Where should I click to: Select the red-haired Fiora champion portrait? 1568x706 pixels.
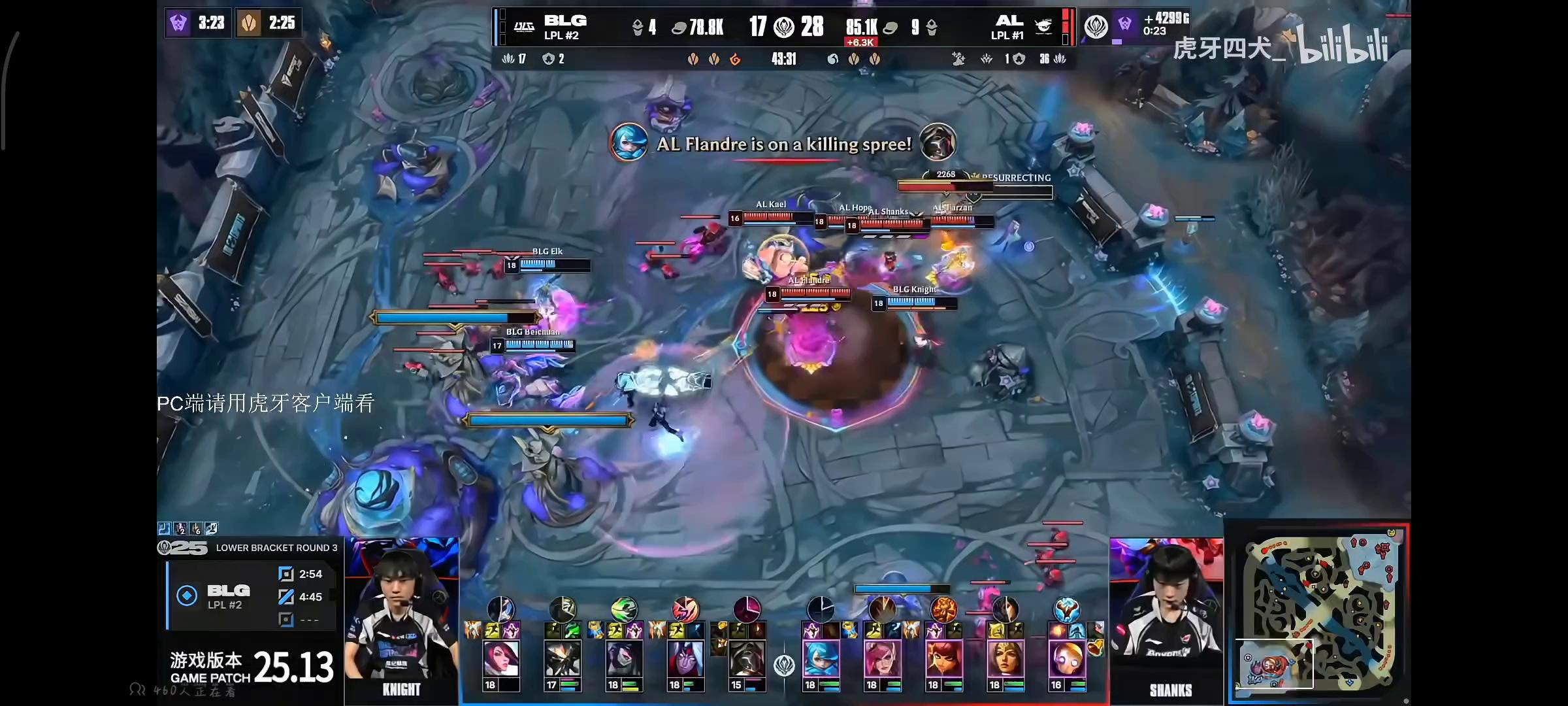[501, 659]
